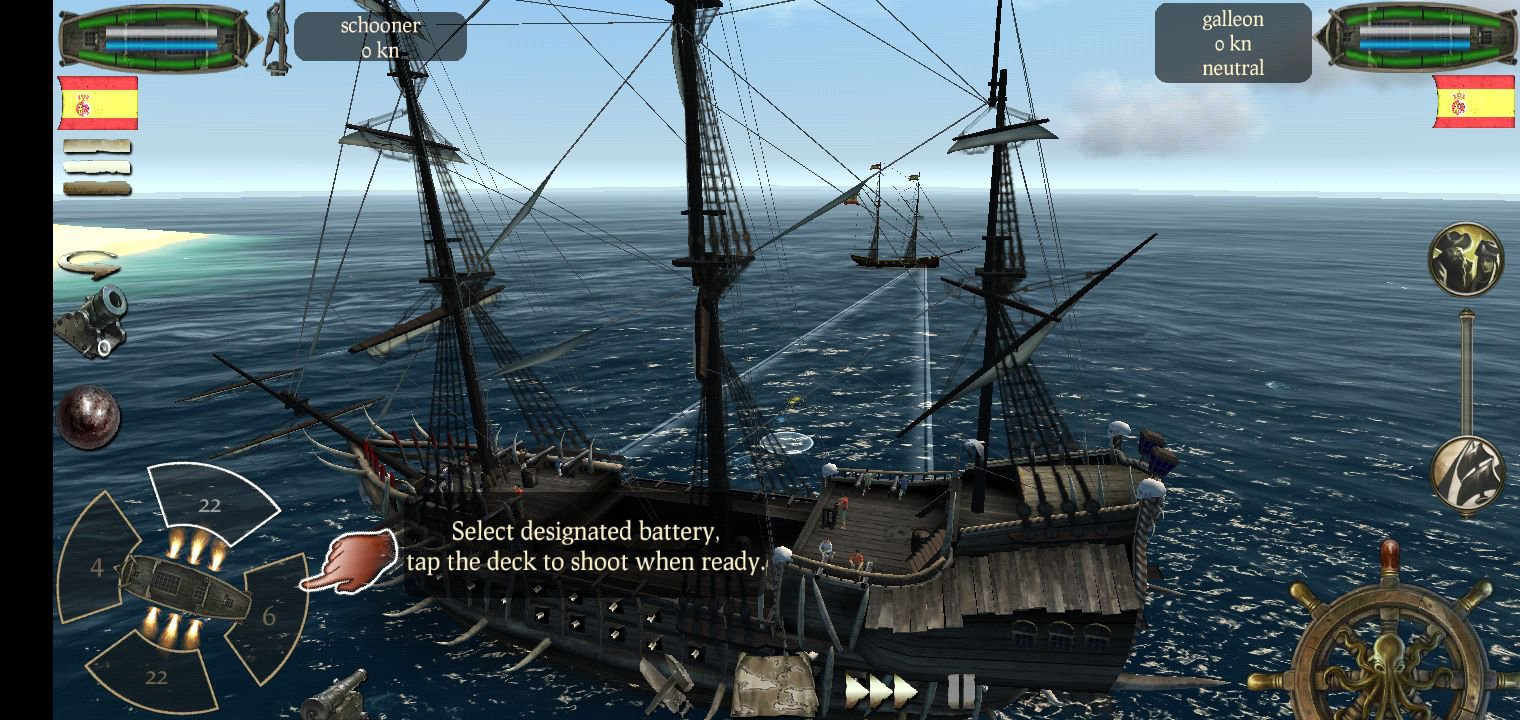Tap the circular rotate arrow icon
Screen dimensions: 1520x720
(89, 264)
